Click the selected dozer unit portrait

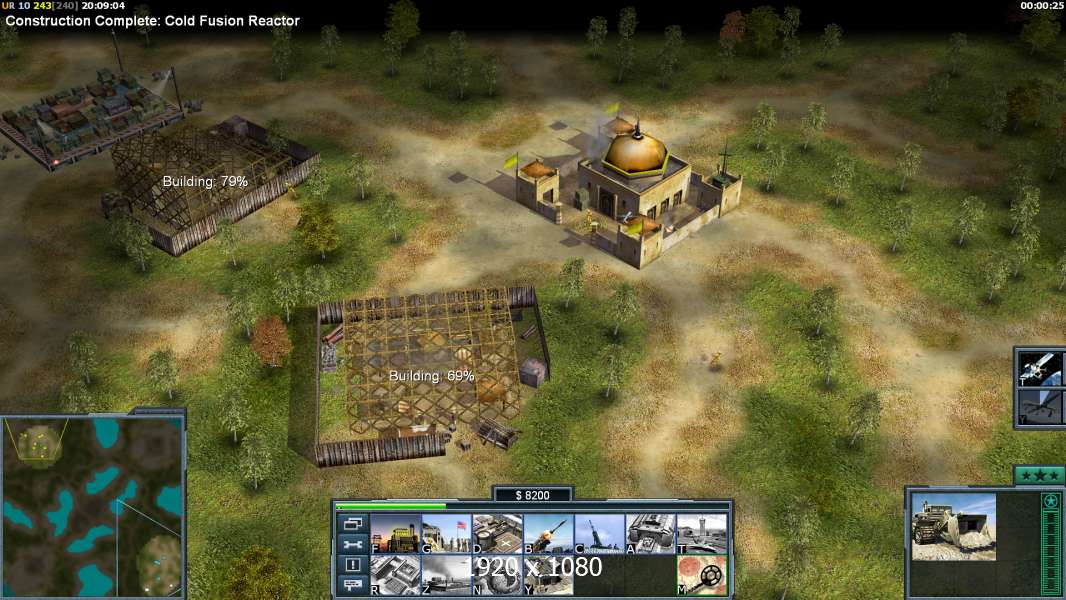pos(953,526)
